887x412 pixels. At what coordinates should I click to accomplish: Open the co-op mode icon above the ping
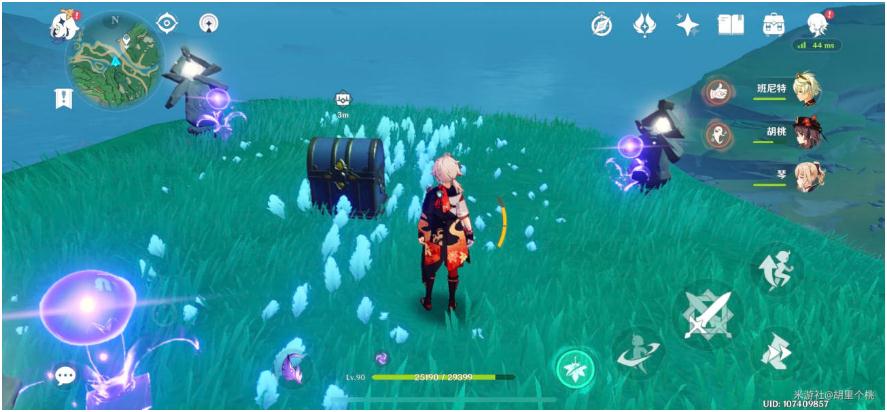(x=817, y=24)
